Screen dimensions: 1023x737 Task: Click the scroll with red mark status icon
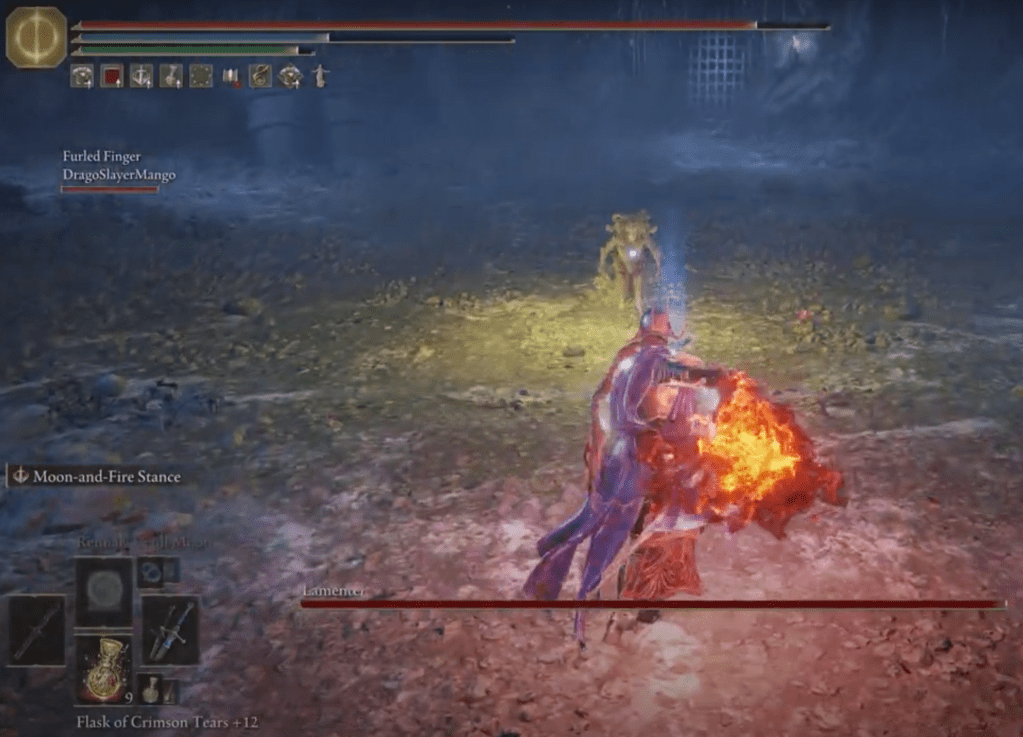tap(231, 76)
